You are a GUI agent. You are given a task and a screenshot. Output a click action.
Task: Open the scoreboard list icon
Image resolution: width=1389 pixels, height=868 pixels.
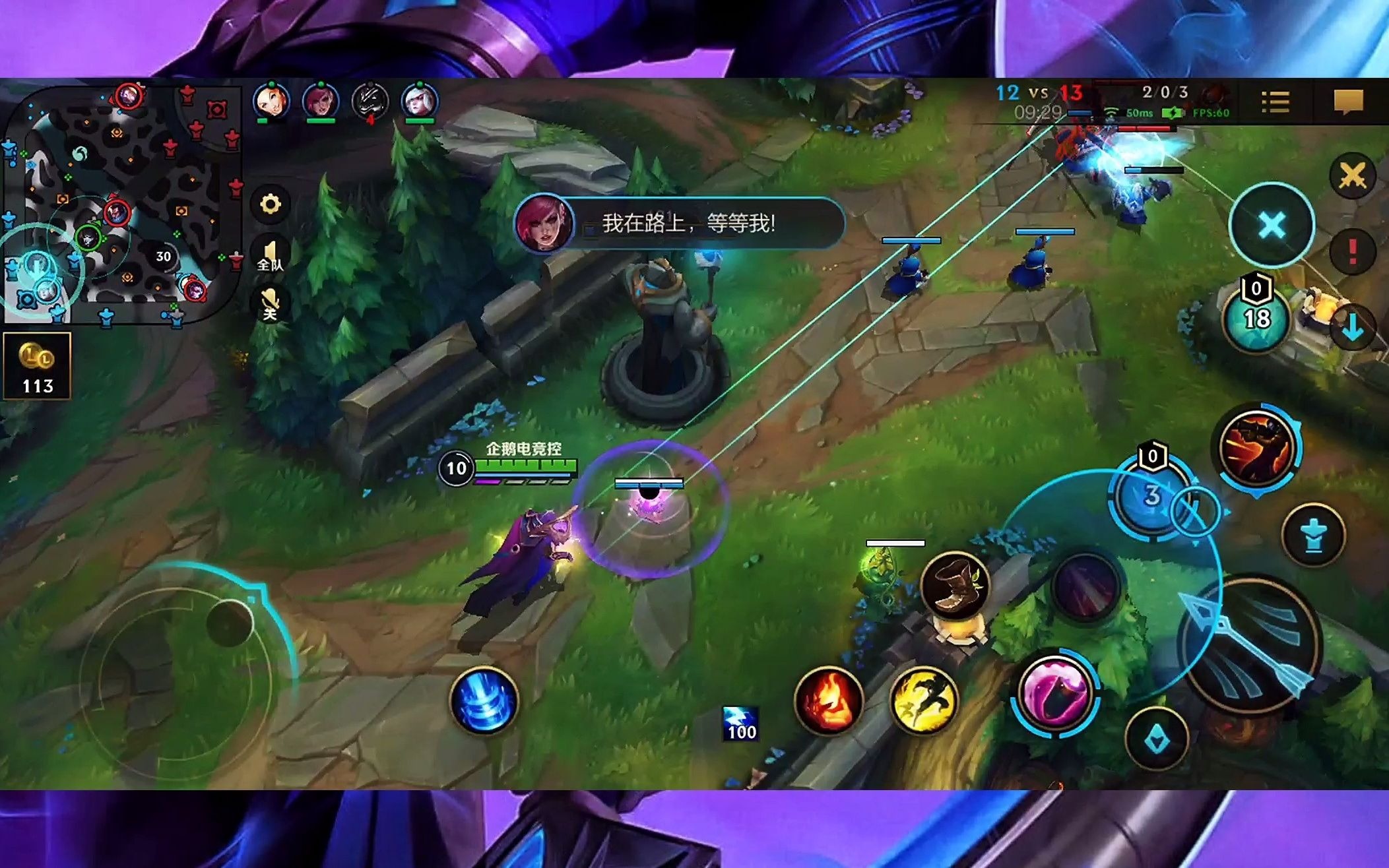click(x=1275, y=102)
